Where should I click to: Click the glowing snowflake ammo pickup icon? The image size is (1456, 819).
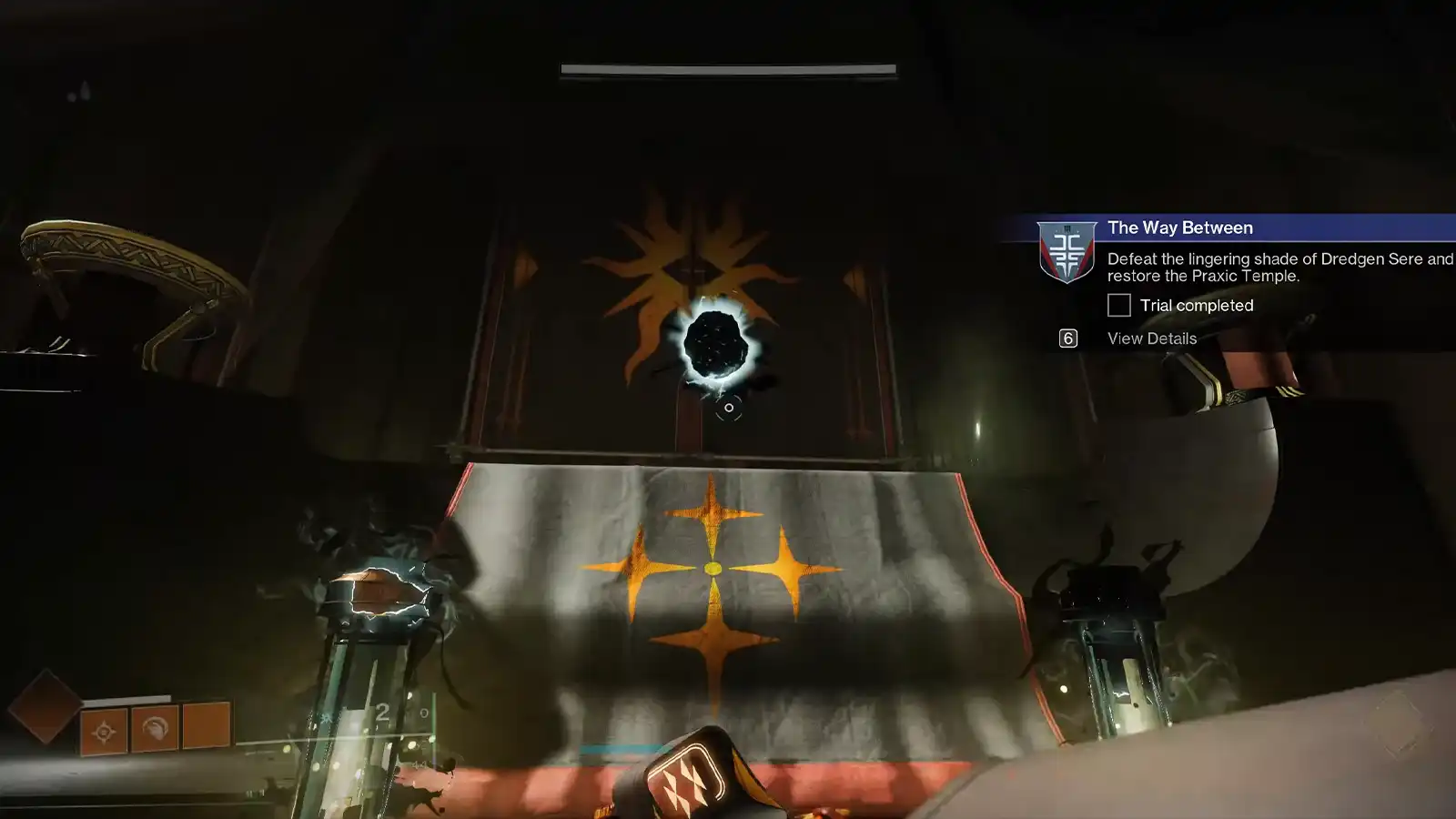(326, 716)
